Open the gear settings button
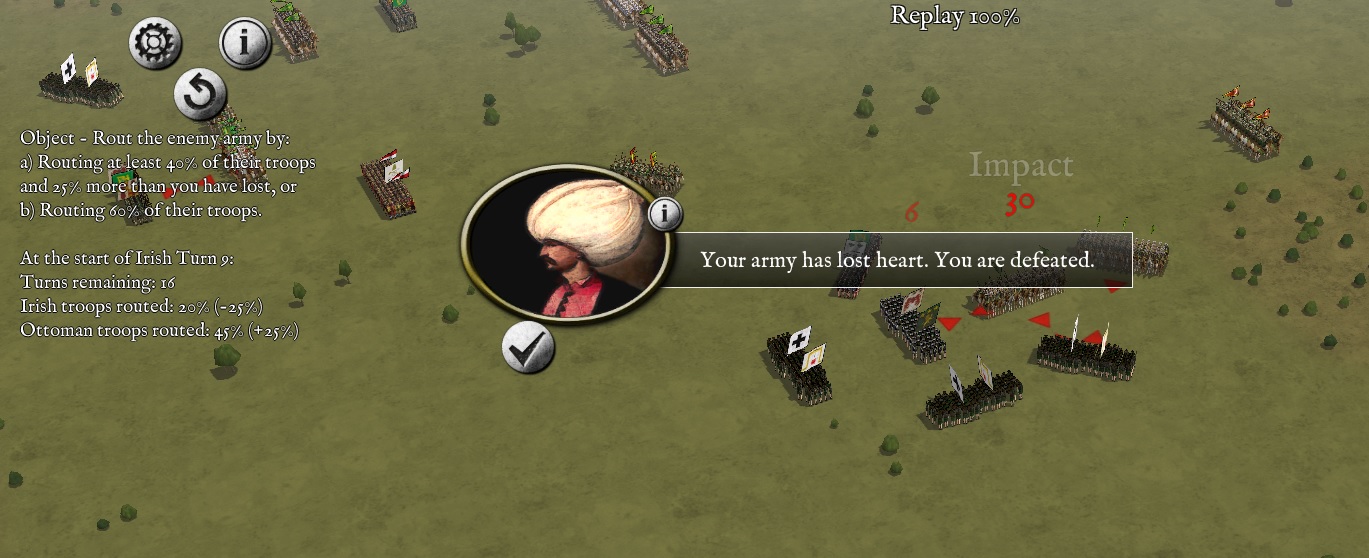This screenshot has height=558, width=1369. (155, 44)
